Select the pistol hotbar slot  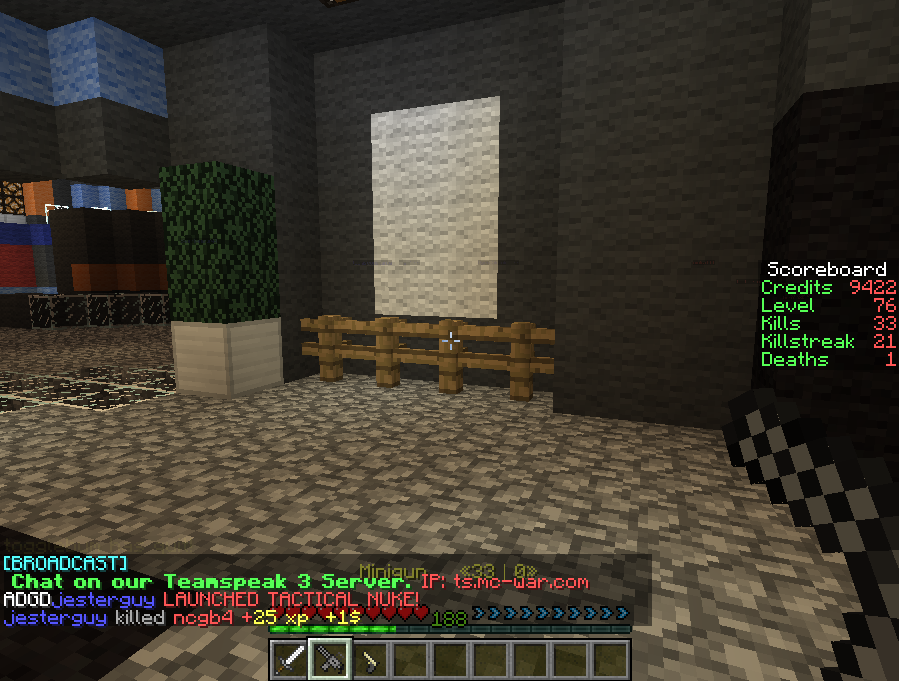click(x=370, y=660)
